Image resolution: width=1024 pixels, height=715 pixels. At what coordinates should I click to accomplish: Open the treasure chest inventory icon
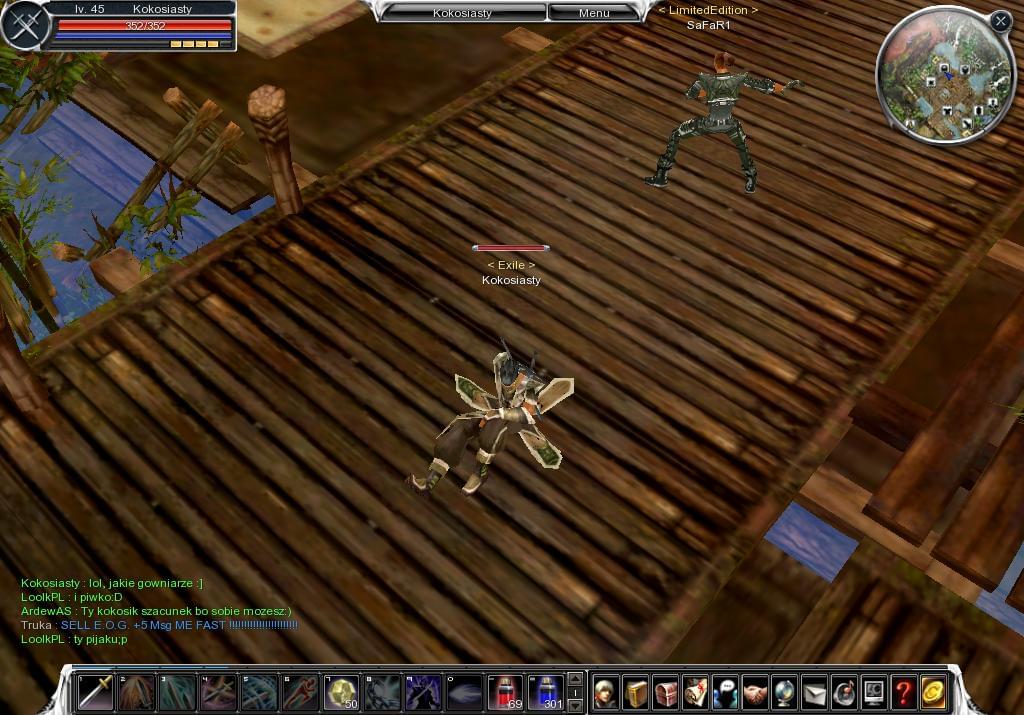(666, 691)
